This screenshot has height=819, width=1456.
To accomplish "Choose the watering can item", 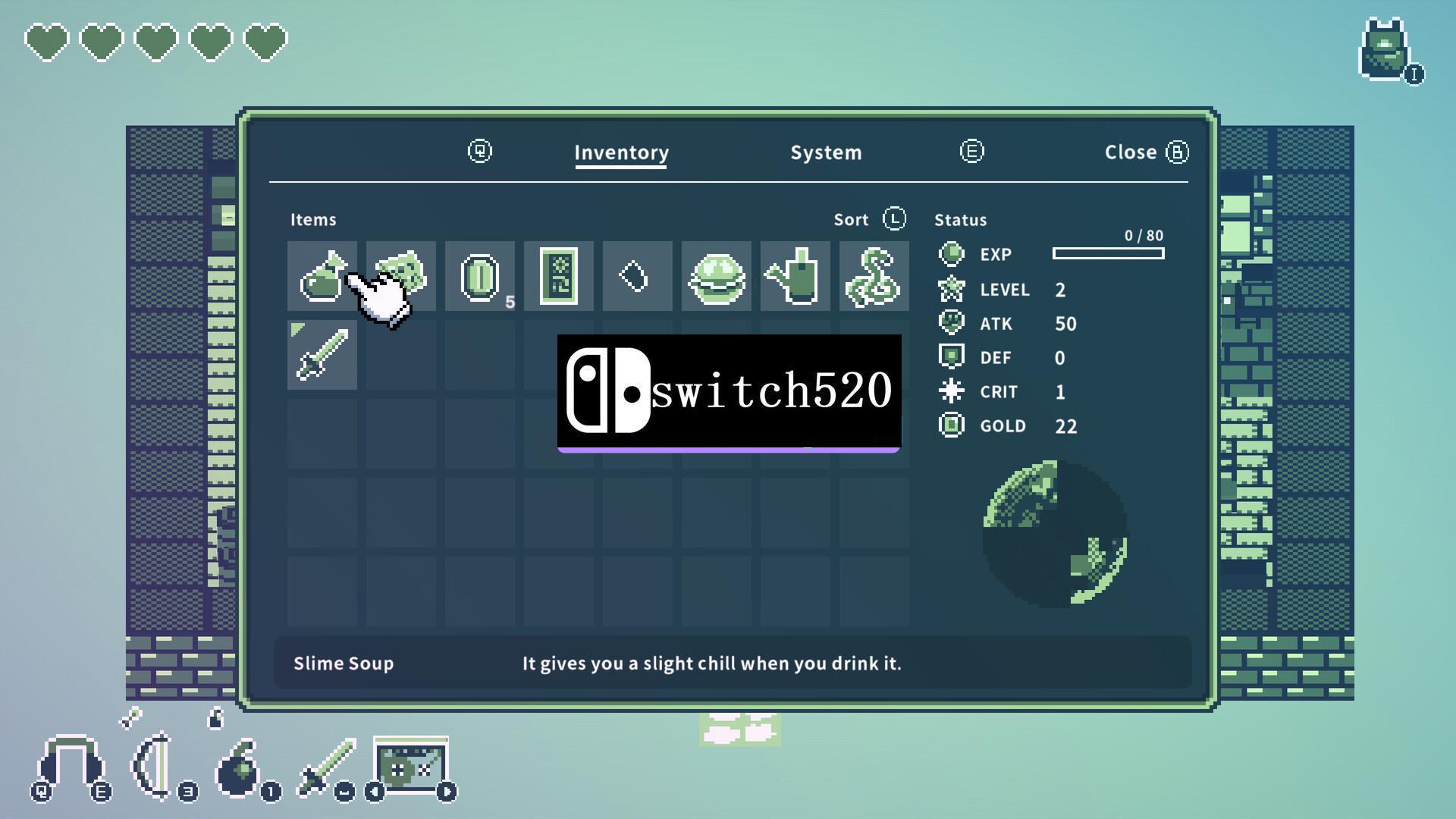I will pyautogui.click(x=795, y=276).
